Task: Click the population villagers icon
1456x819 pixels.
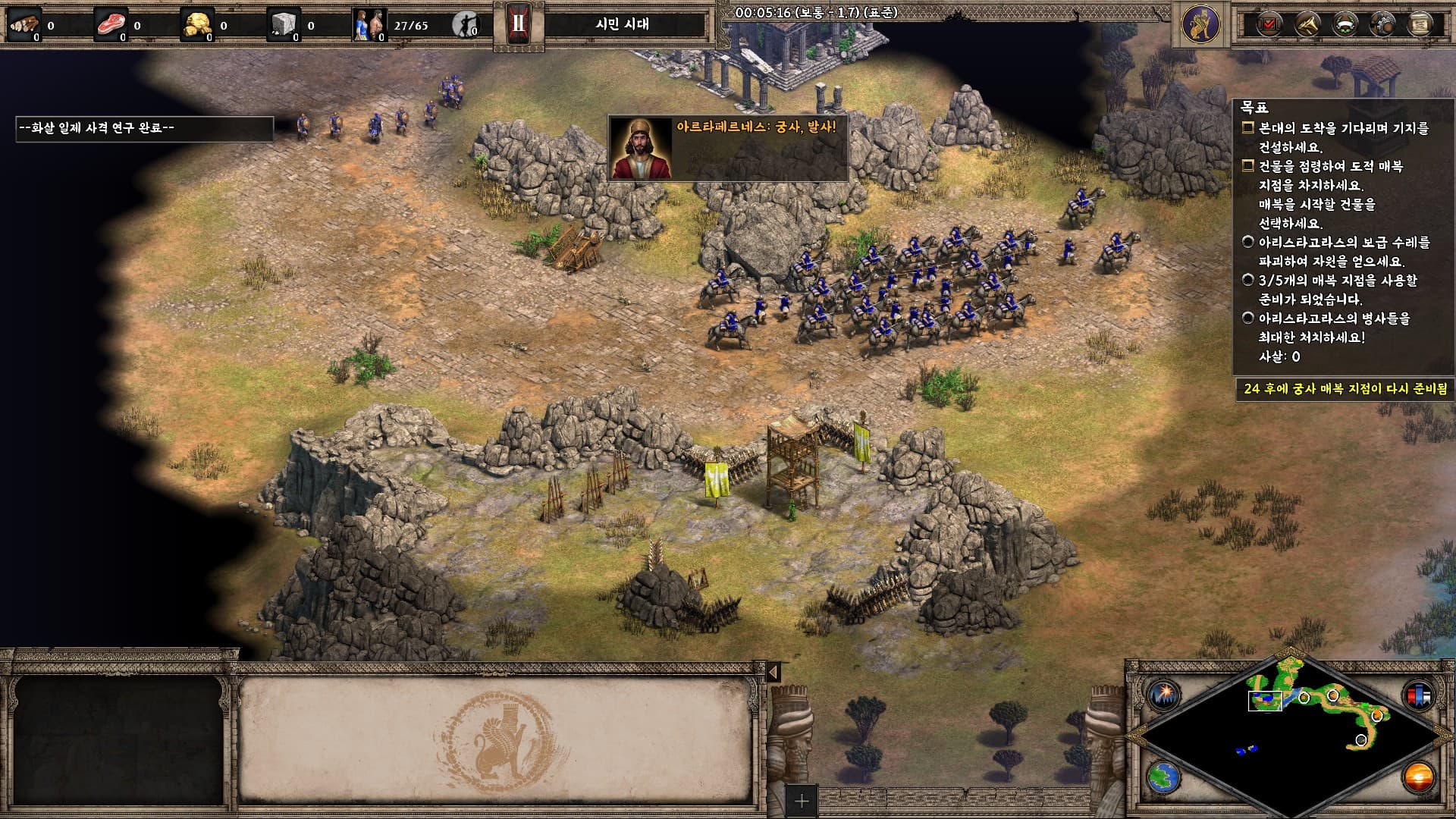Action: click(x=370, y=25)
